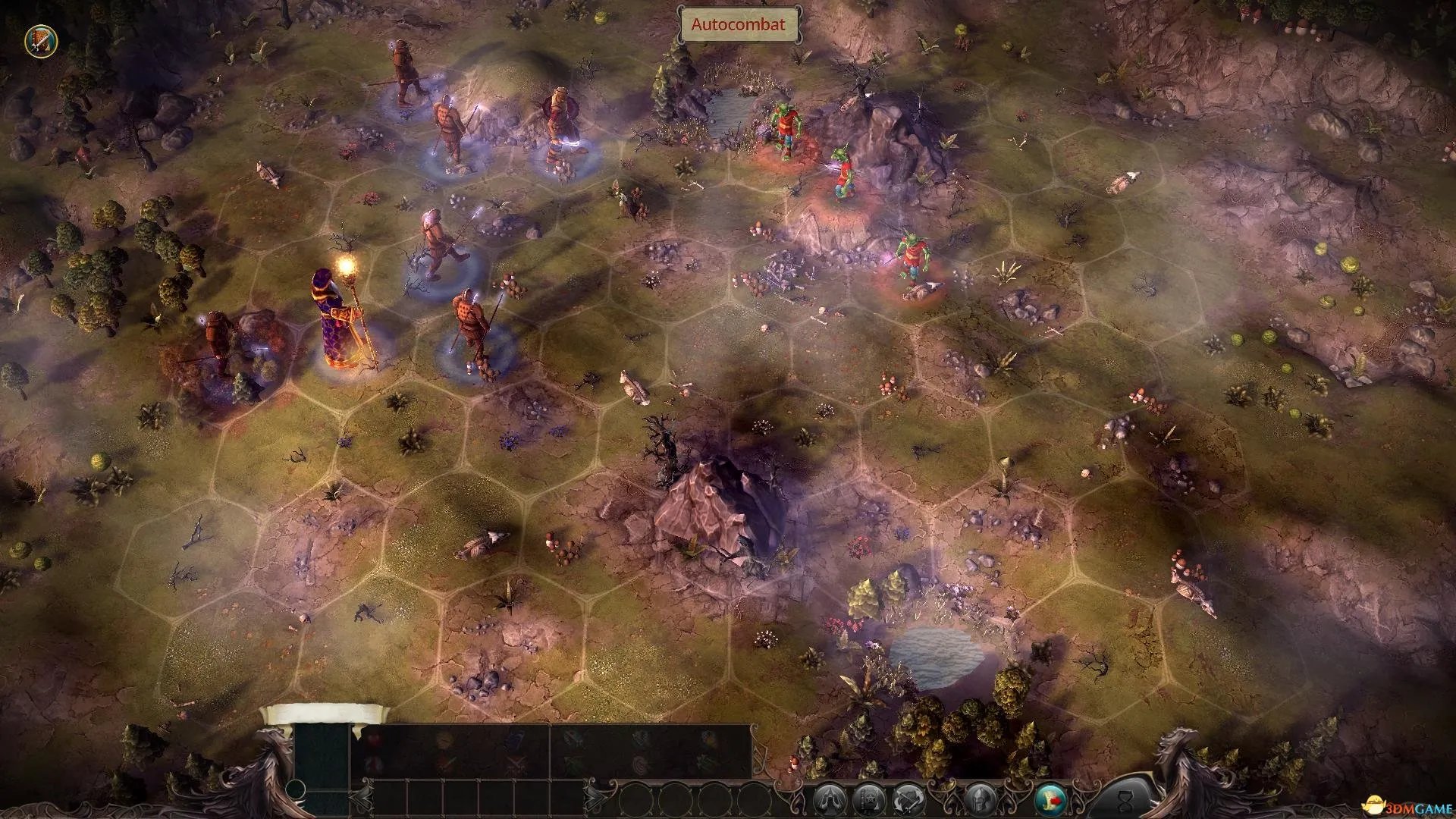Start Autocombat with the top button
The width and height of the screenshot is (1456, 819).
[x=732, y=24]
